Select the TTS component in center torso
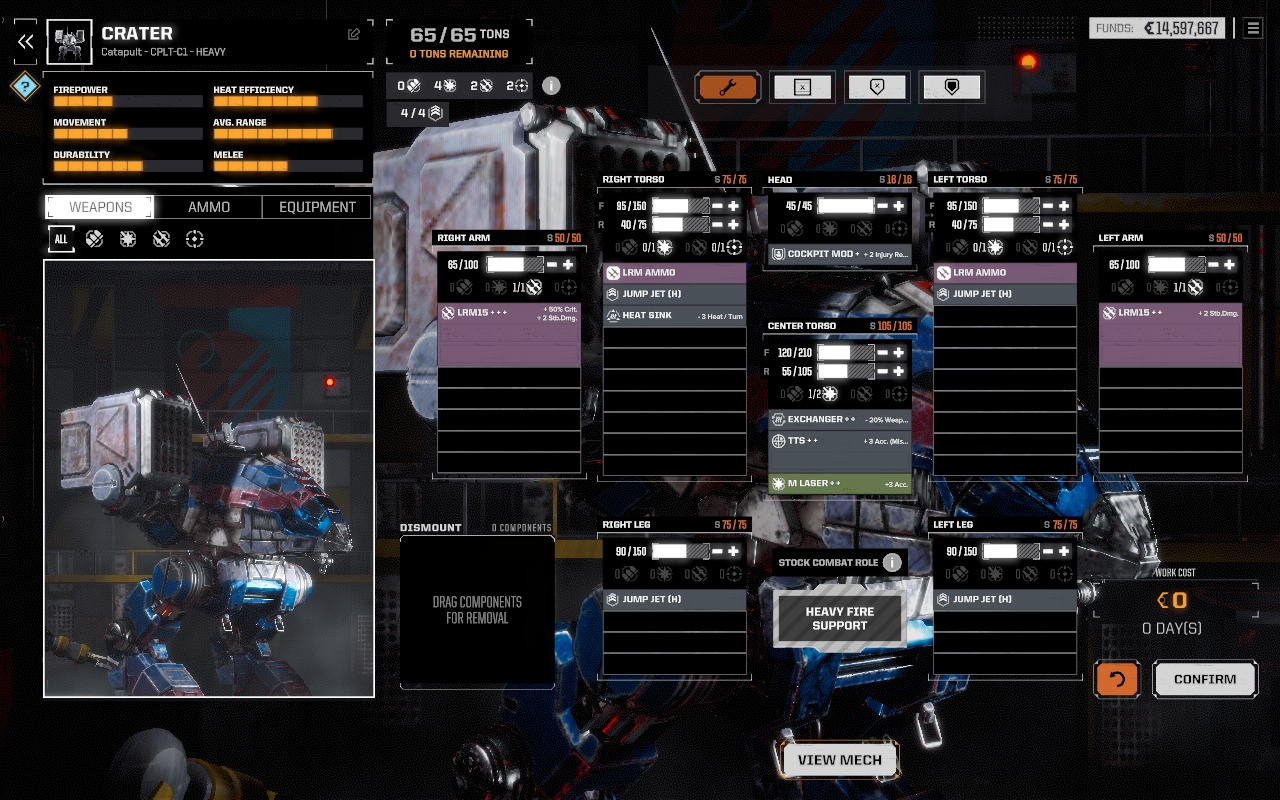The image size is (1280, 800). tap(840, 440)
